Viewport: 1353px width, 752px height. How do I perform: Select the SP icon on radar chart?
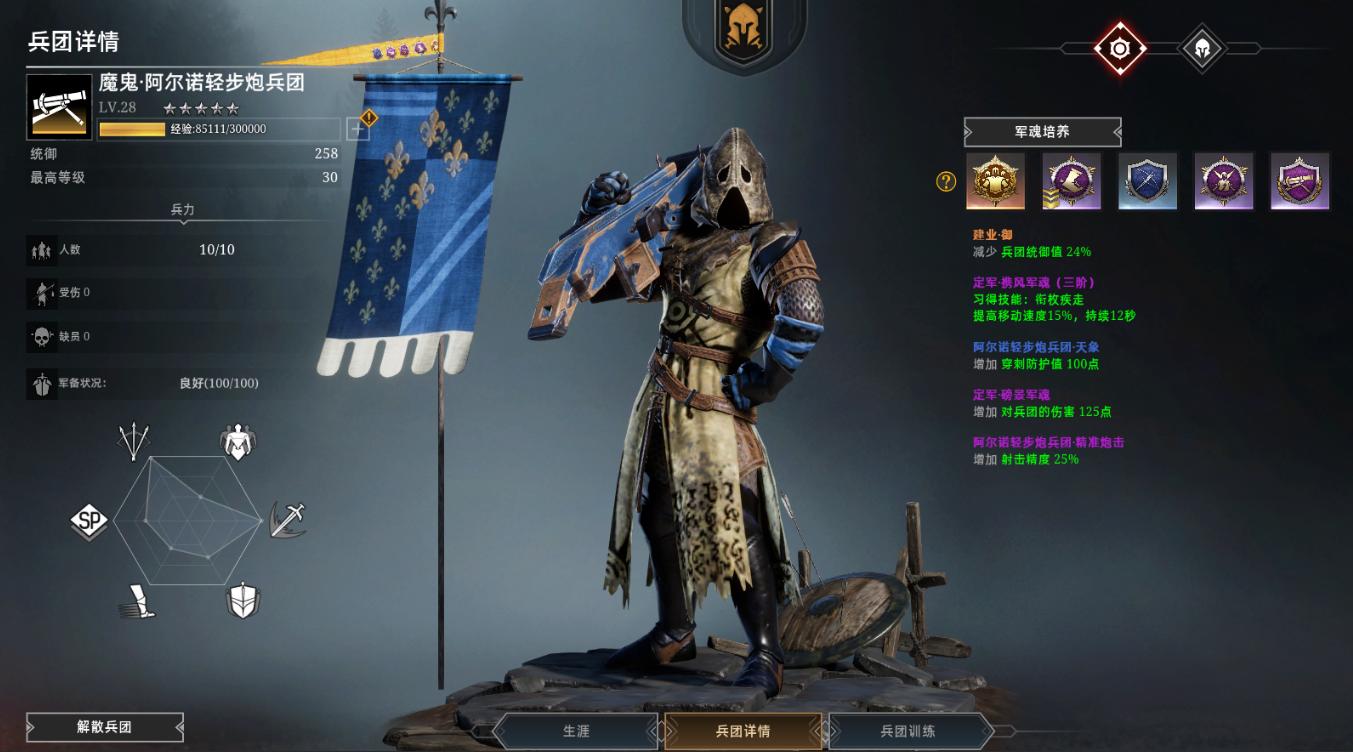[x=89, y=520]
